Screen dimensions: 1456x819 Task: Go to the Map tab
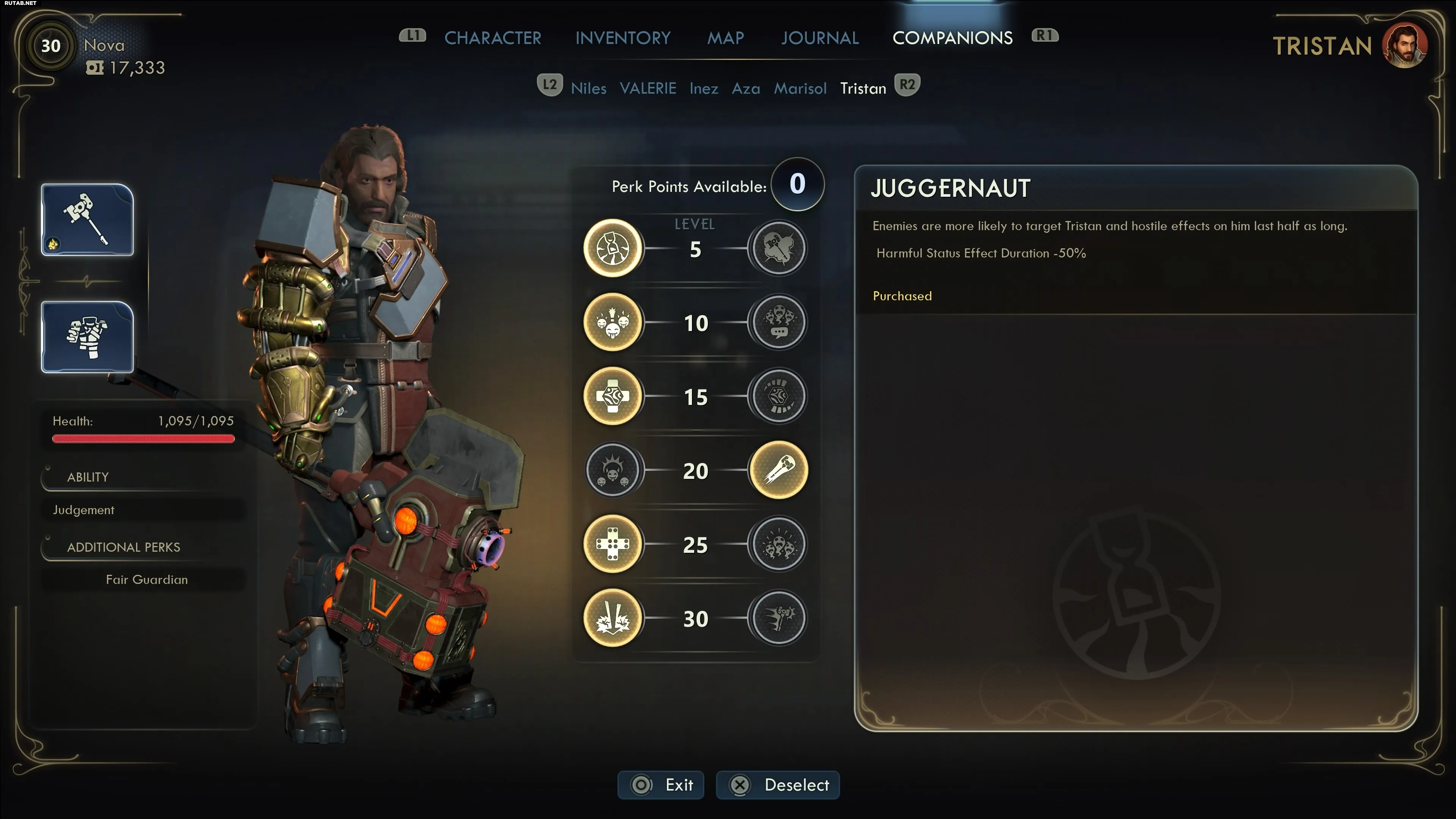(x=725, y=38)
